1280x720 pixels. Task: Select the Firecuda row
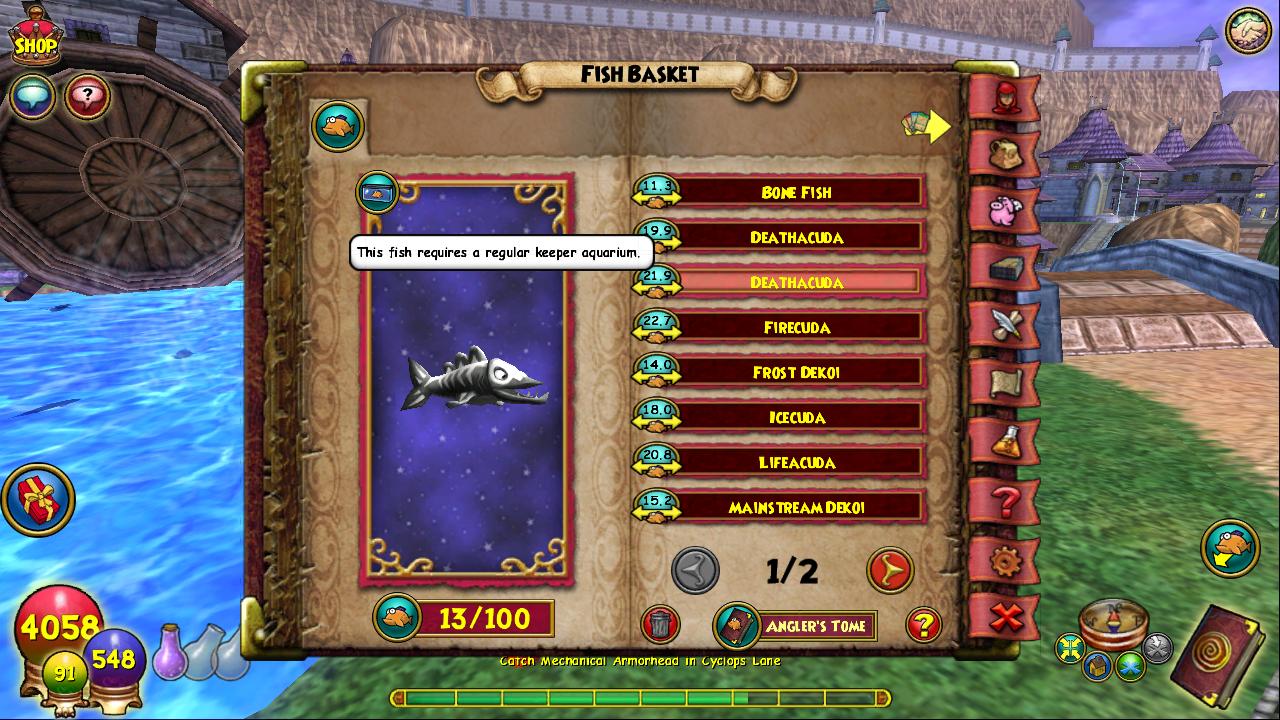796,327
